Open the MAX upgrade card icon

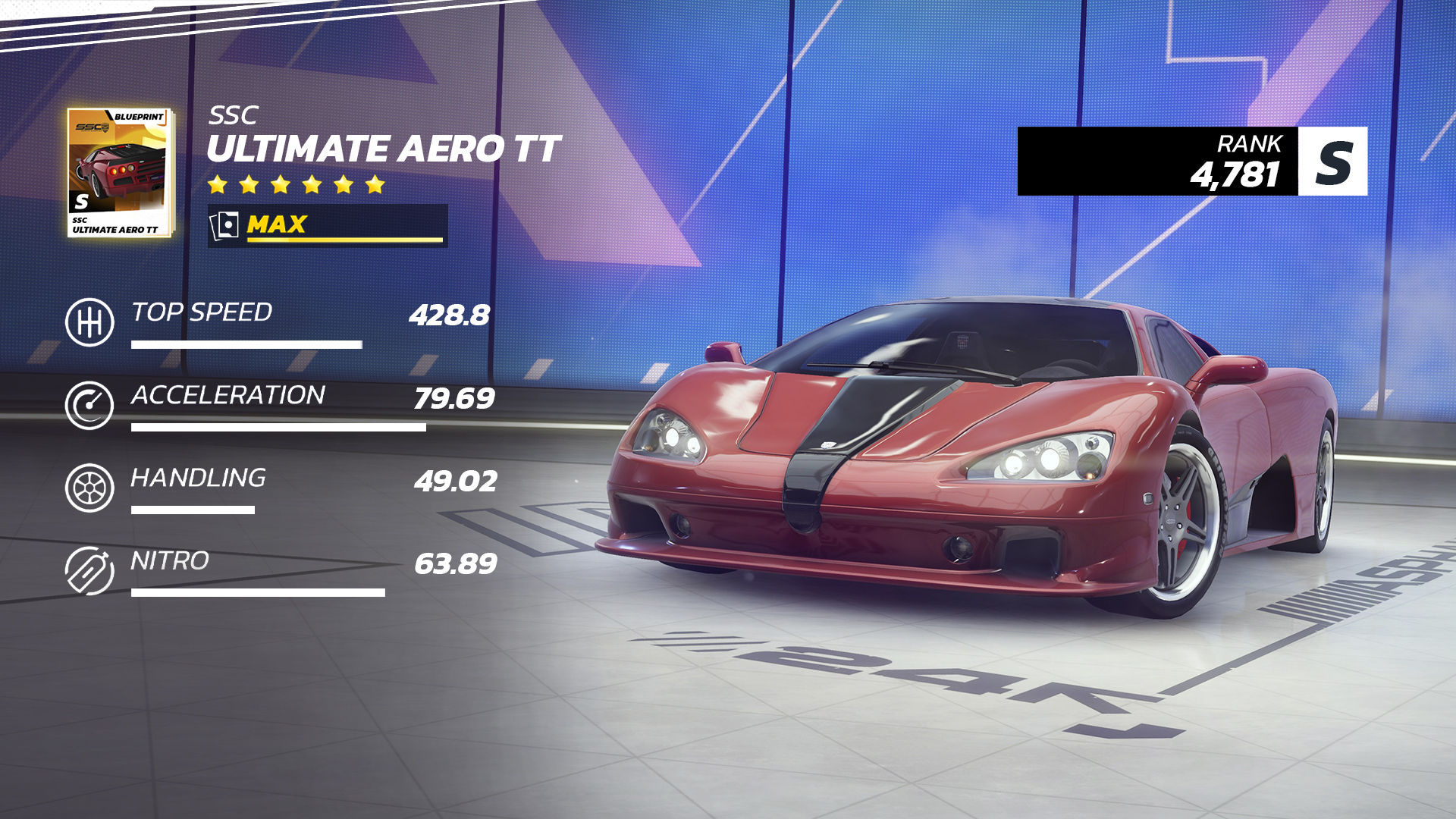225,224
